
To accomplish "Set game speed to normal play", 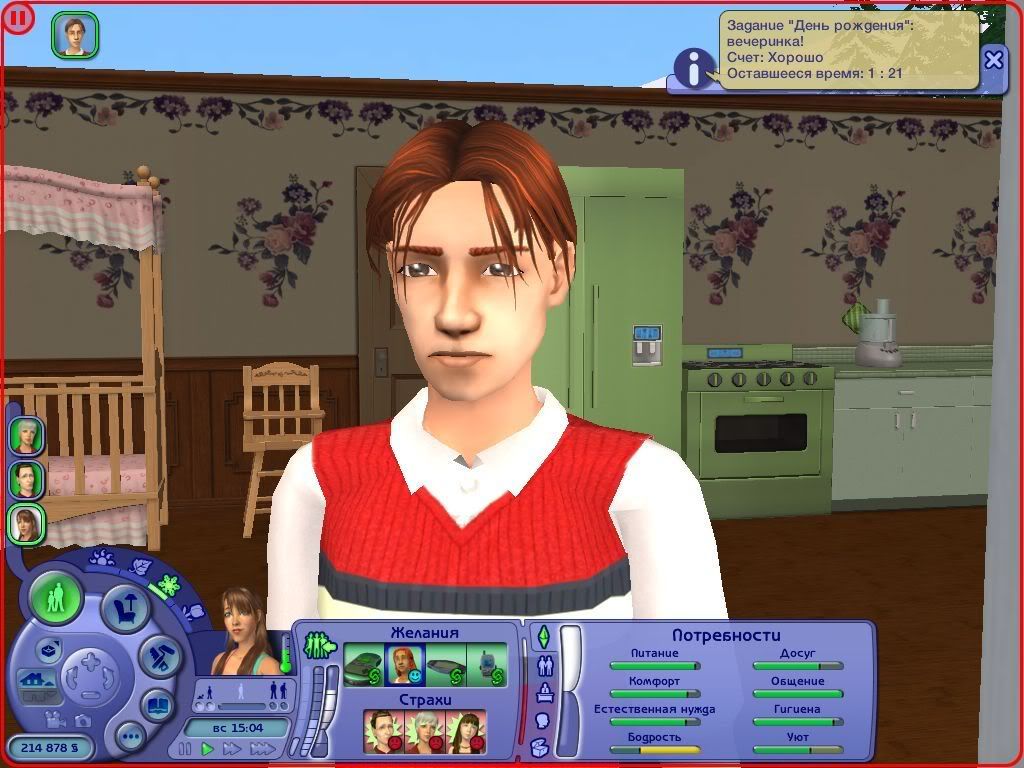I will (x=208, y=749).
